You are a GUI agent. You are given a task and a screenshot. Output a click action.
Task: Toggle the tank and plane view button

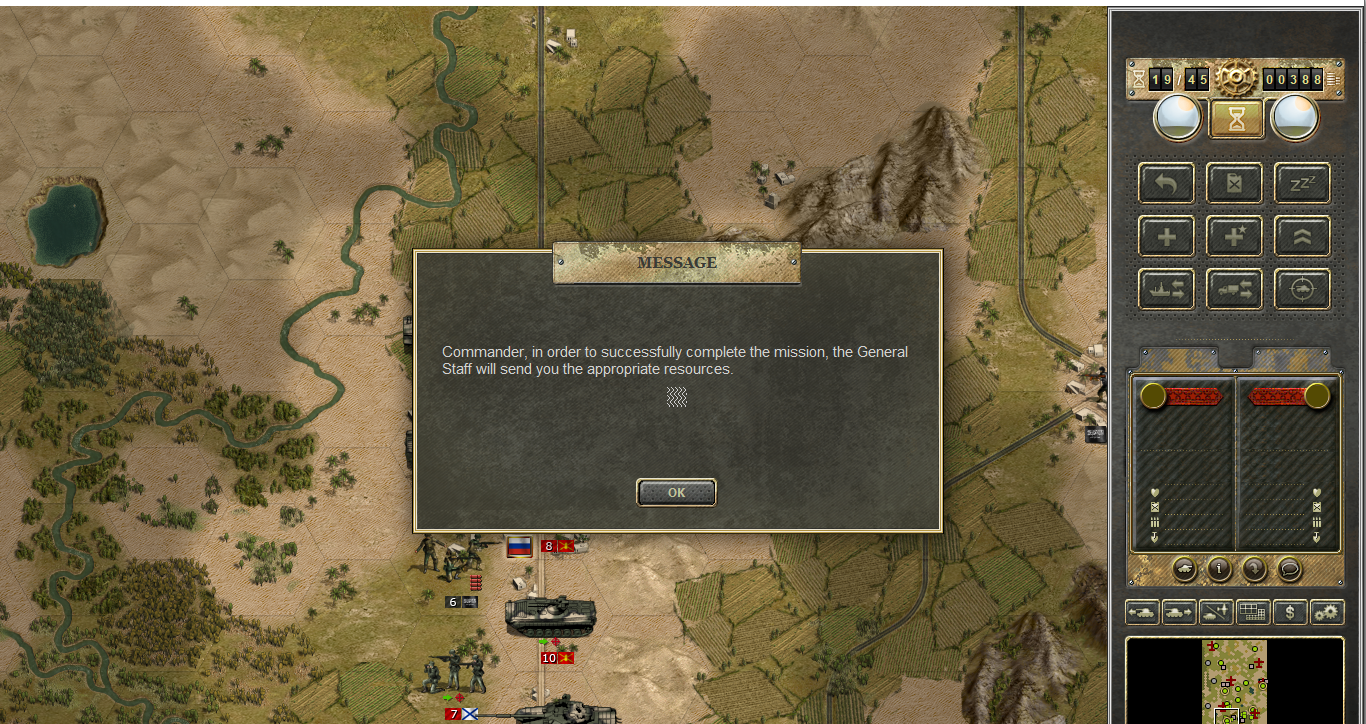click(1216, 612)
